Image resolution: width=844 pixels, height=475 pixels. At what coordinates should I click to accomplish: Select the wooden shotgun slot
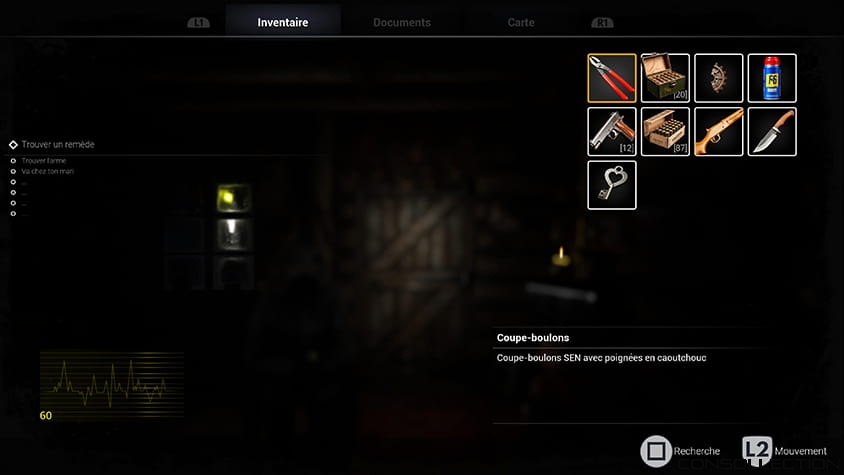coord(719,132)
